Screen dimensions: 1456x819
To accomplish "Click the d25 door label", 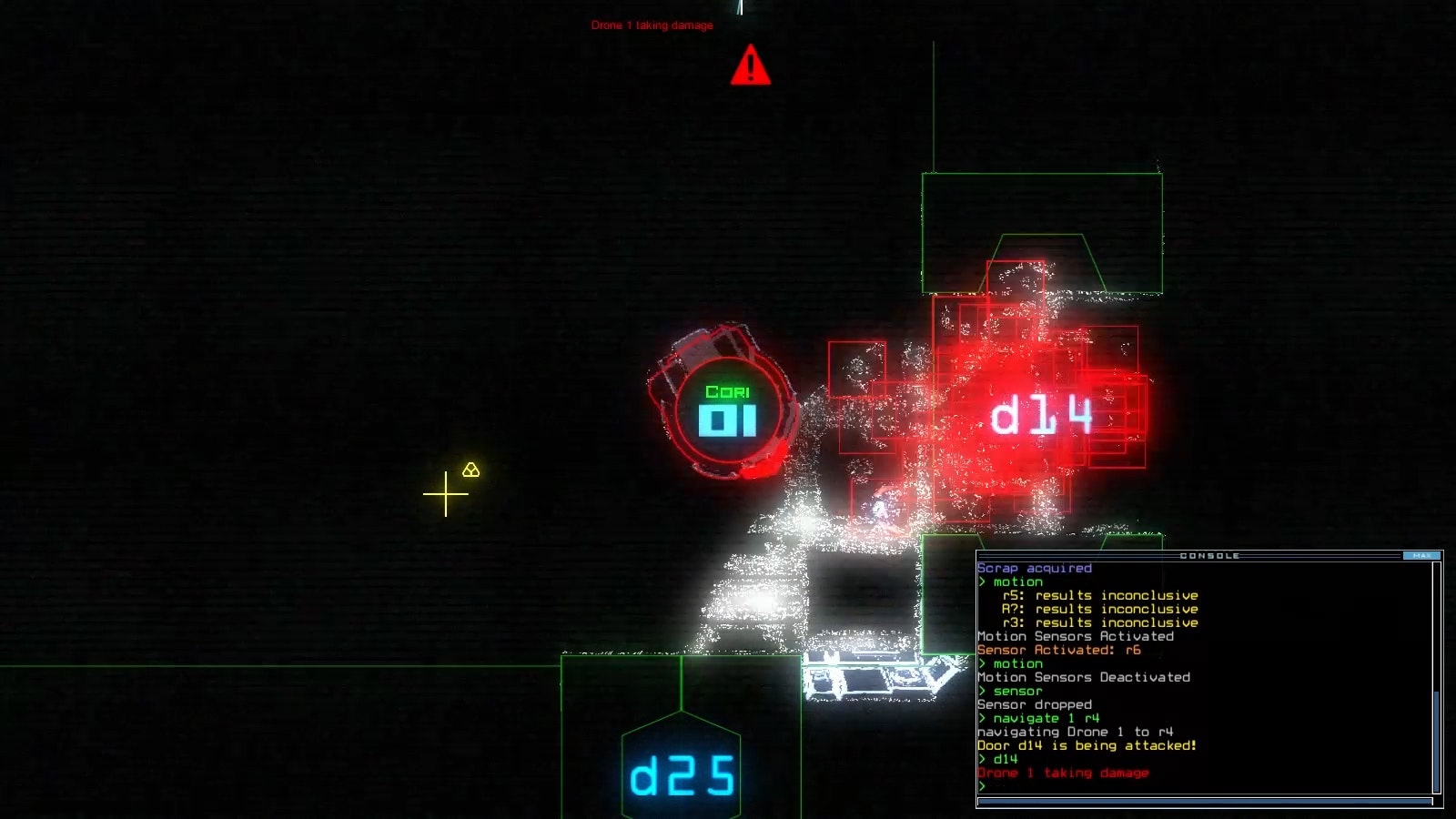I will click(x=682, y=776).
